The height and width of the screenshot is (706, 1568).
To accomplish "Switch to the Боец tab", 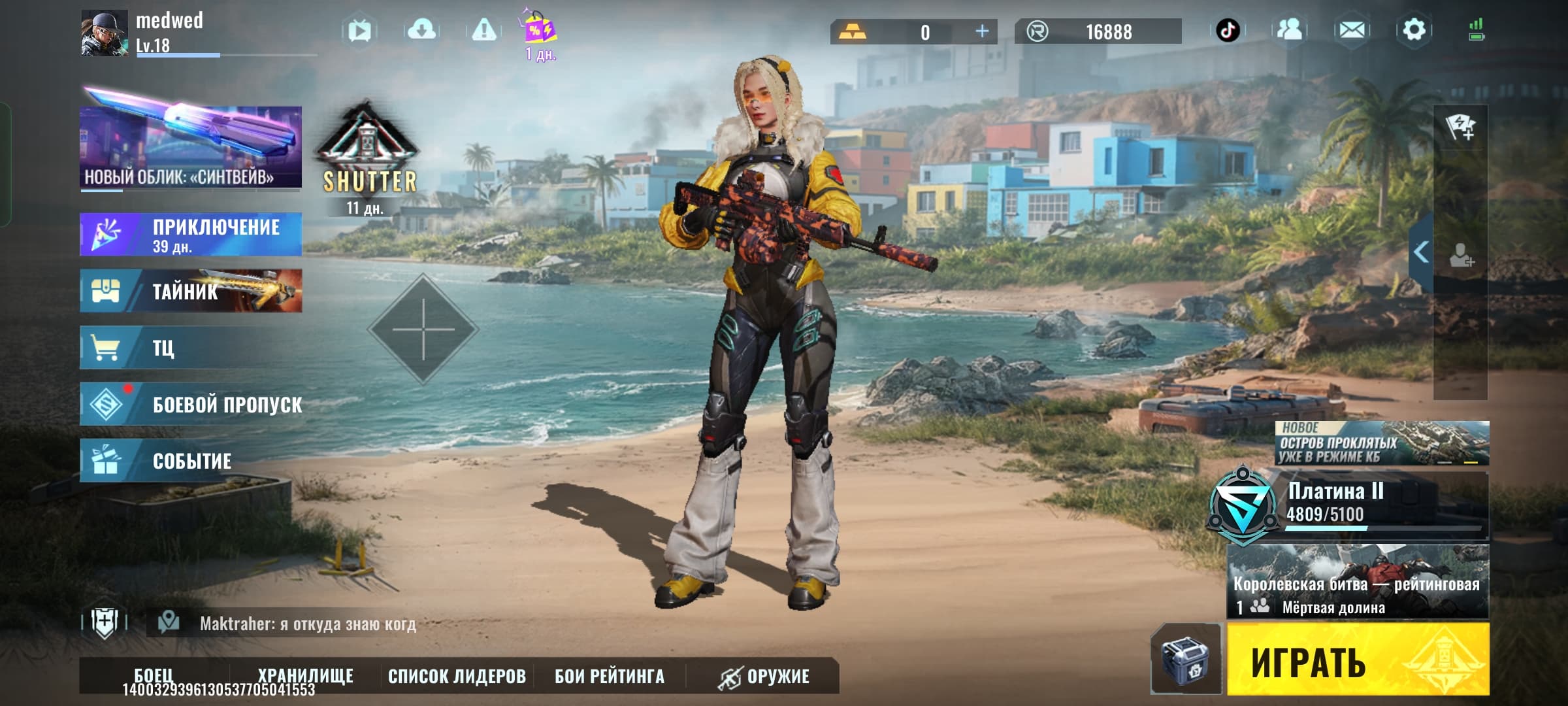I will coord(154,675).
